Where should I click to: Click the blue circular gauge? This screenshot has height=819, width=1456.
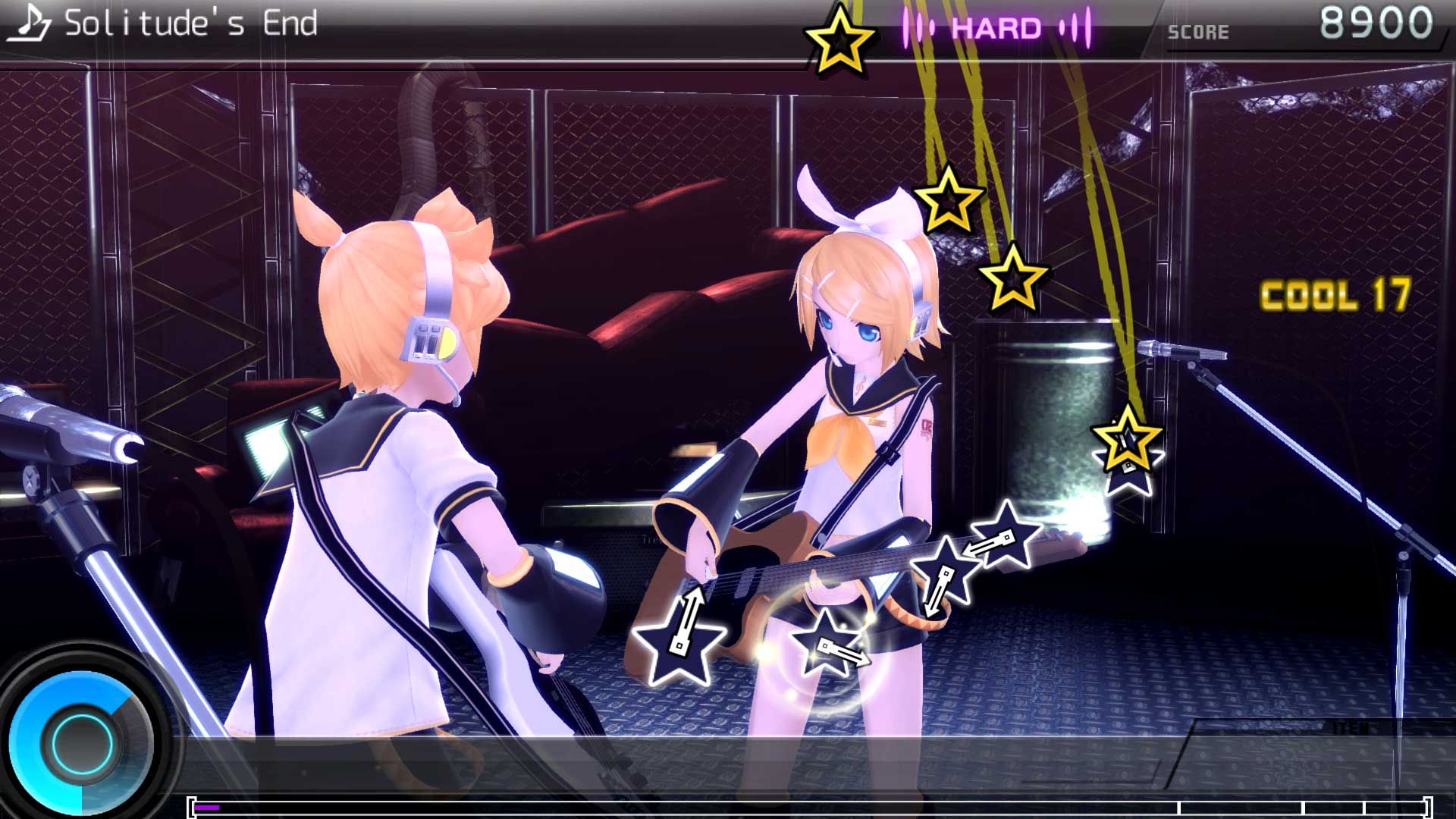tap(82, 739)
